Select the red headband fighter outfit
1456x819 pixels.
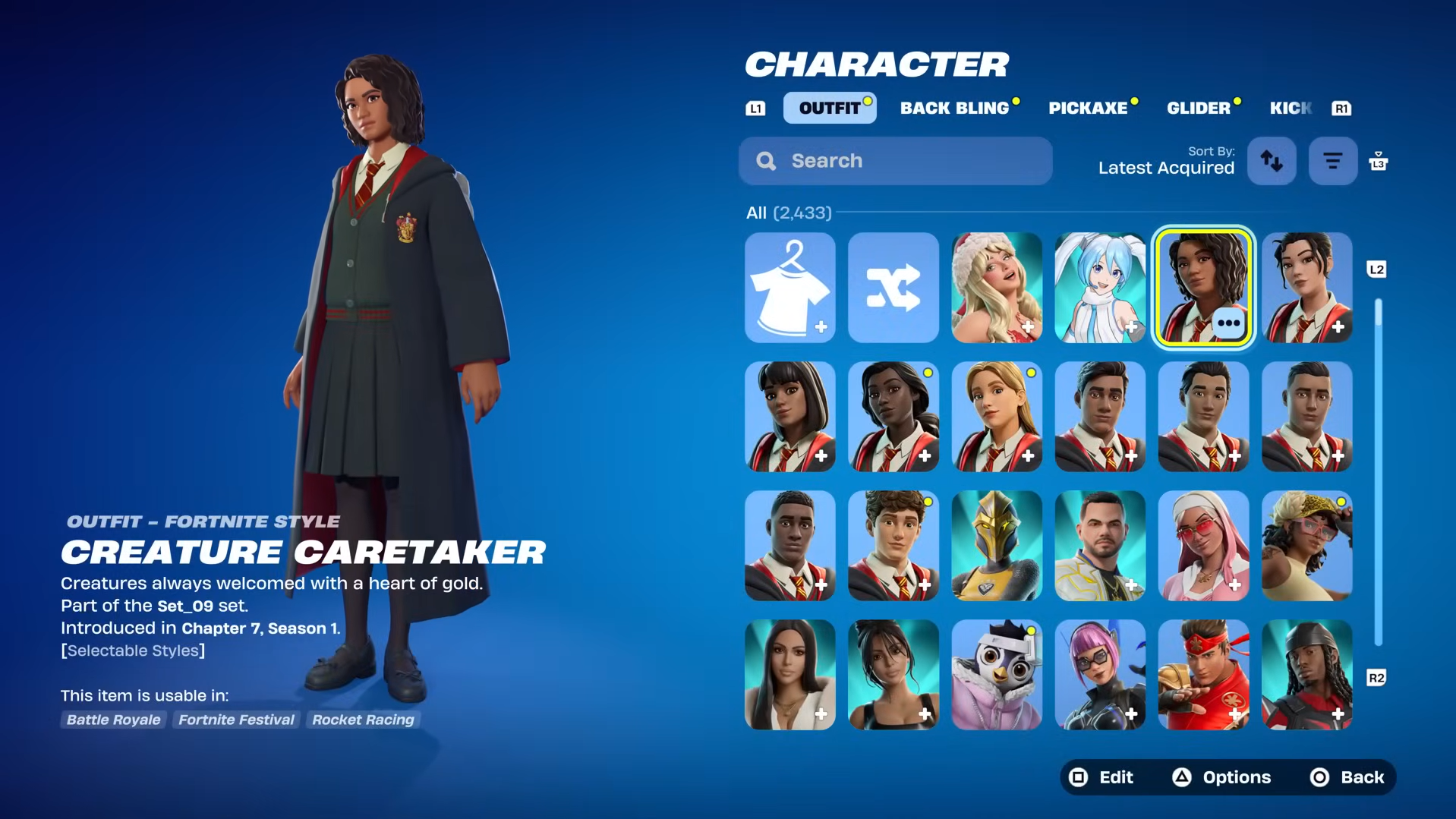(1203, 675)
